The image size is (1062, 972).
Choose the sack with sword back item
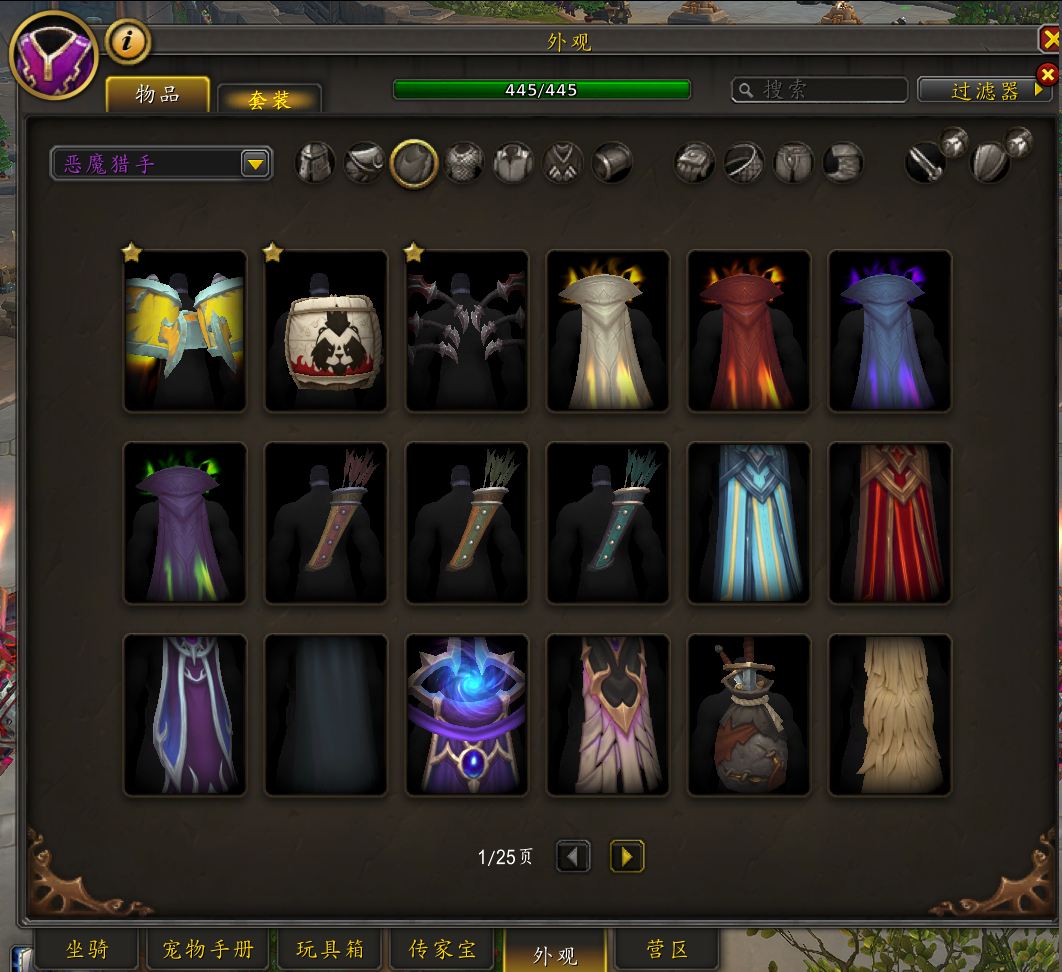point(749,715)
